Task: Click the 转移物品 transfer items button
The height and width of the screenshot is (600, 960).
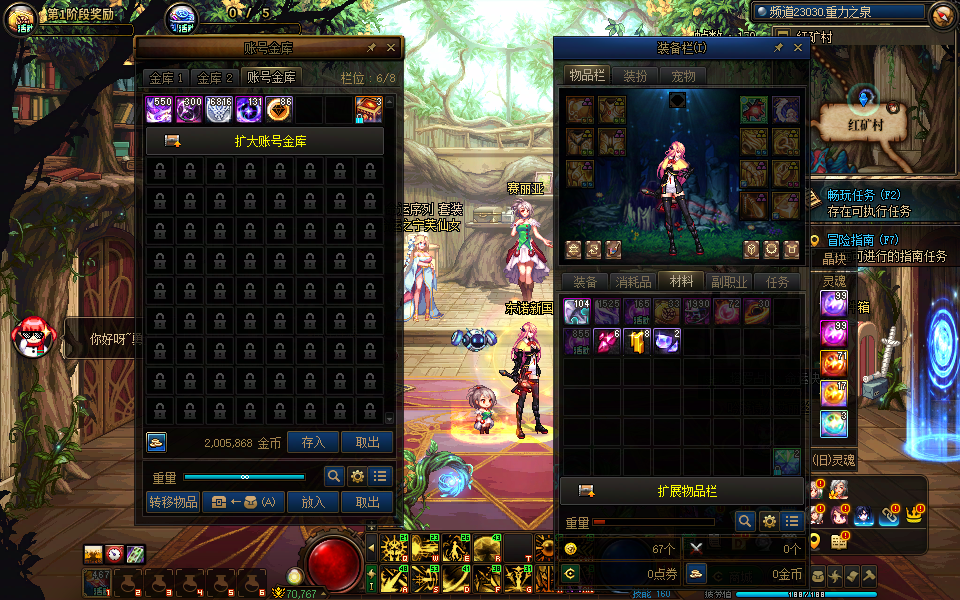Action: [173, 502]
